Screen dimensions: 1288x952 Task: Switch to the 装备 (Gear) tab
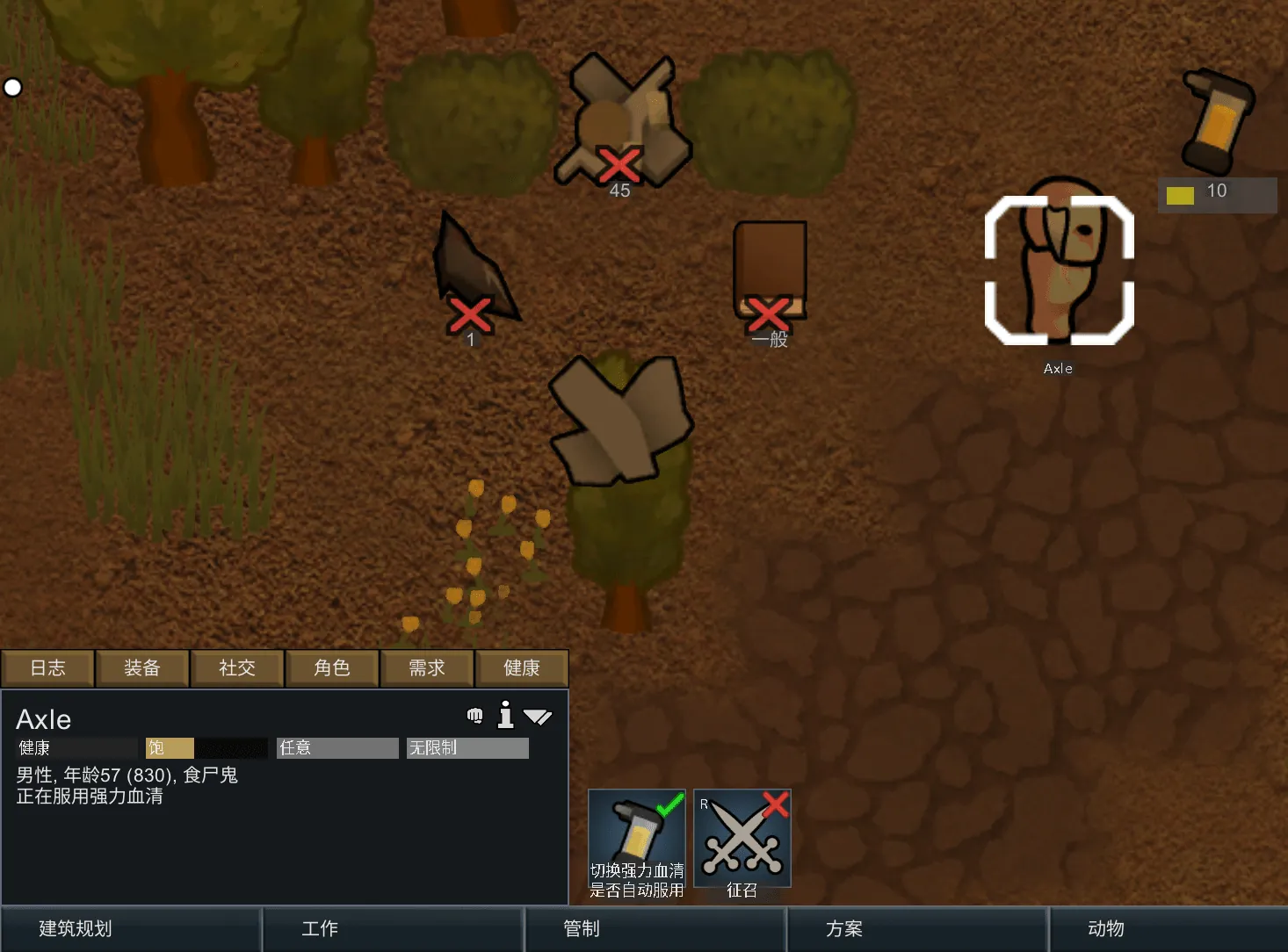tap(142, 668)
